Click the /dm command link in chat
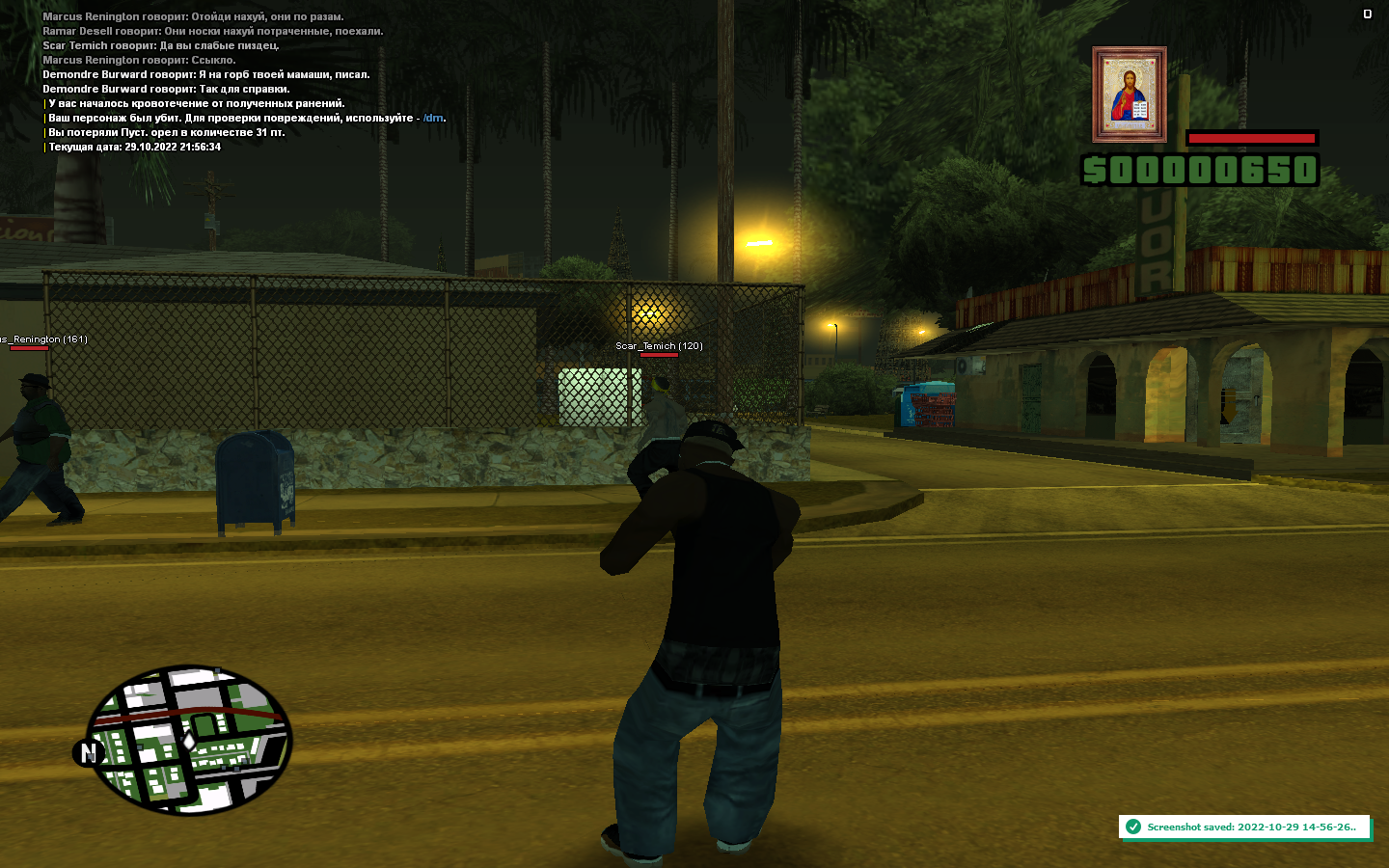 pyautogui.click(x=433, y=119)
